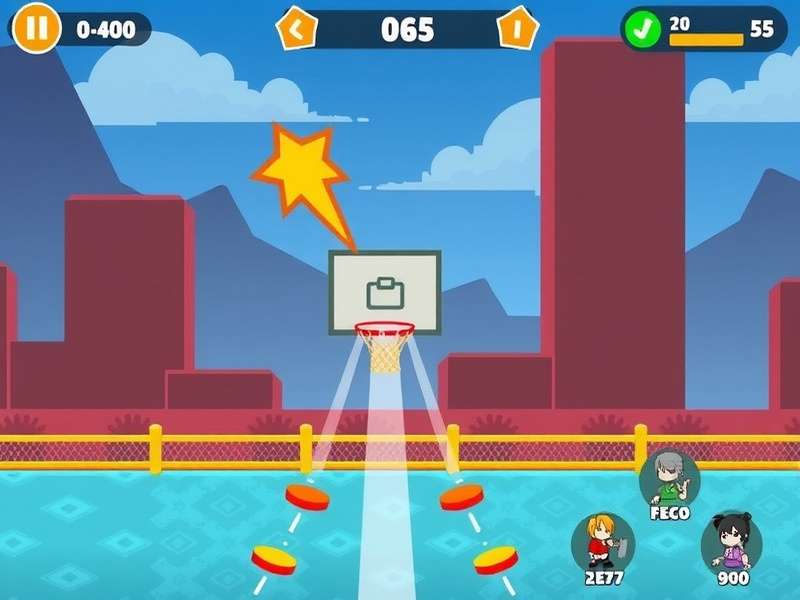Viewport: 800px width, 600px height.
Task: Pick the character portrait labeled 900
Action: pos(732,542)
